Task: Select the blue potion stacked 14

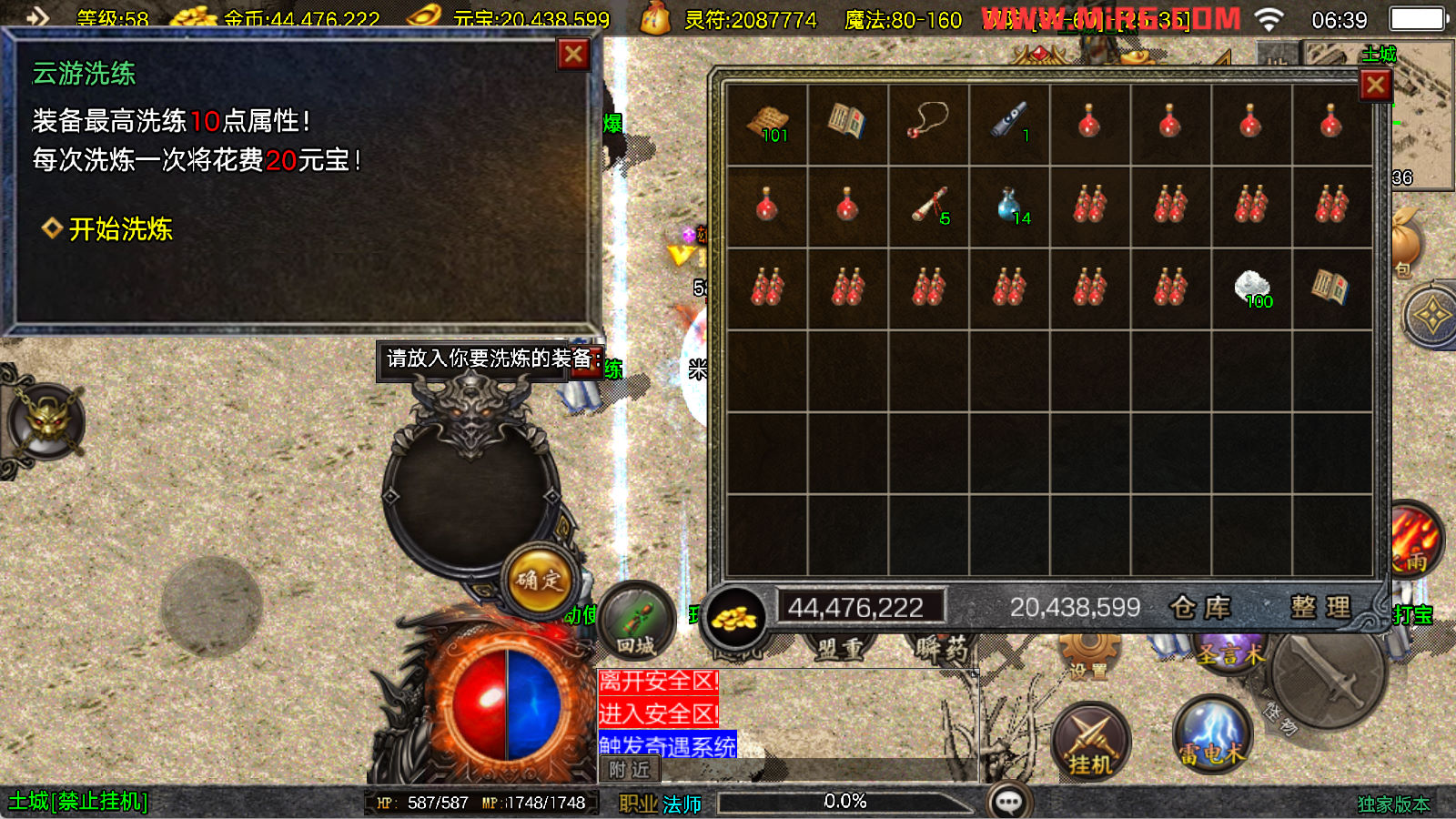Action: click(1009, 206)
